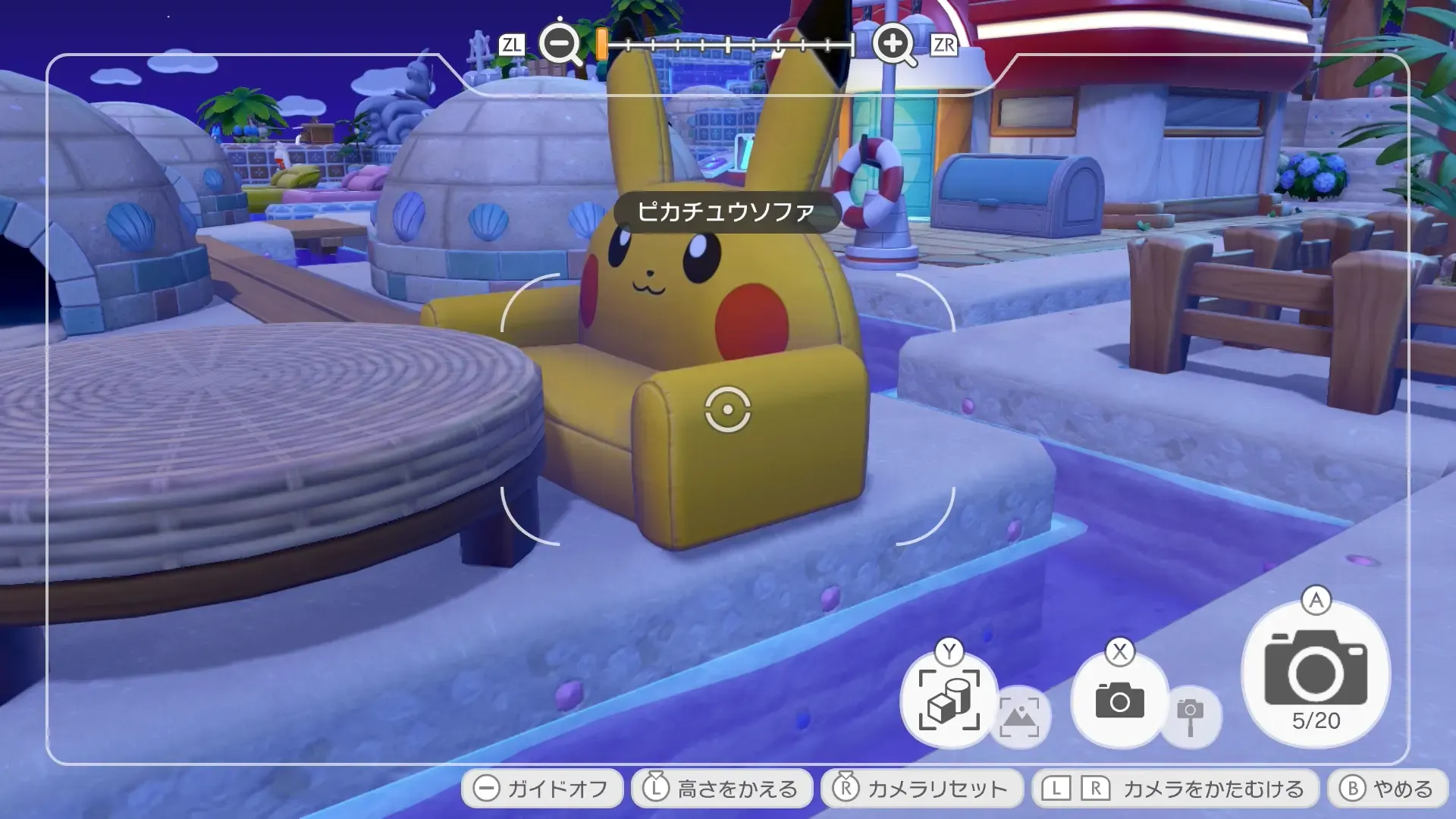Reset the view with カメラリセット

921,788
